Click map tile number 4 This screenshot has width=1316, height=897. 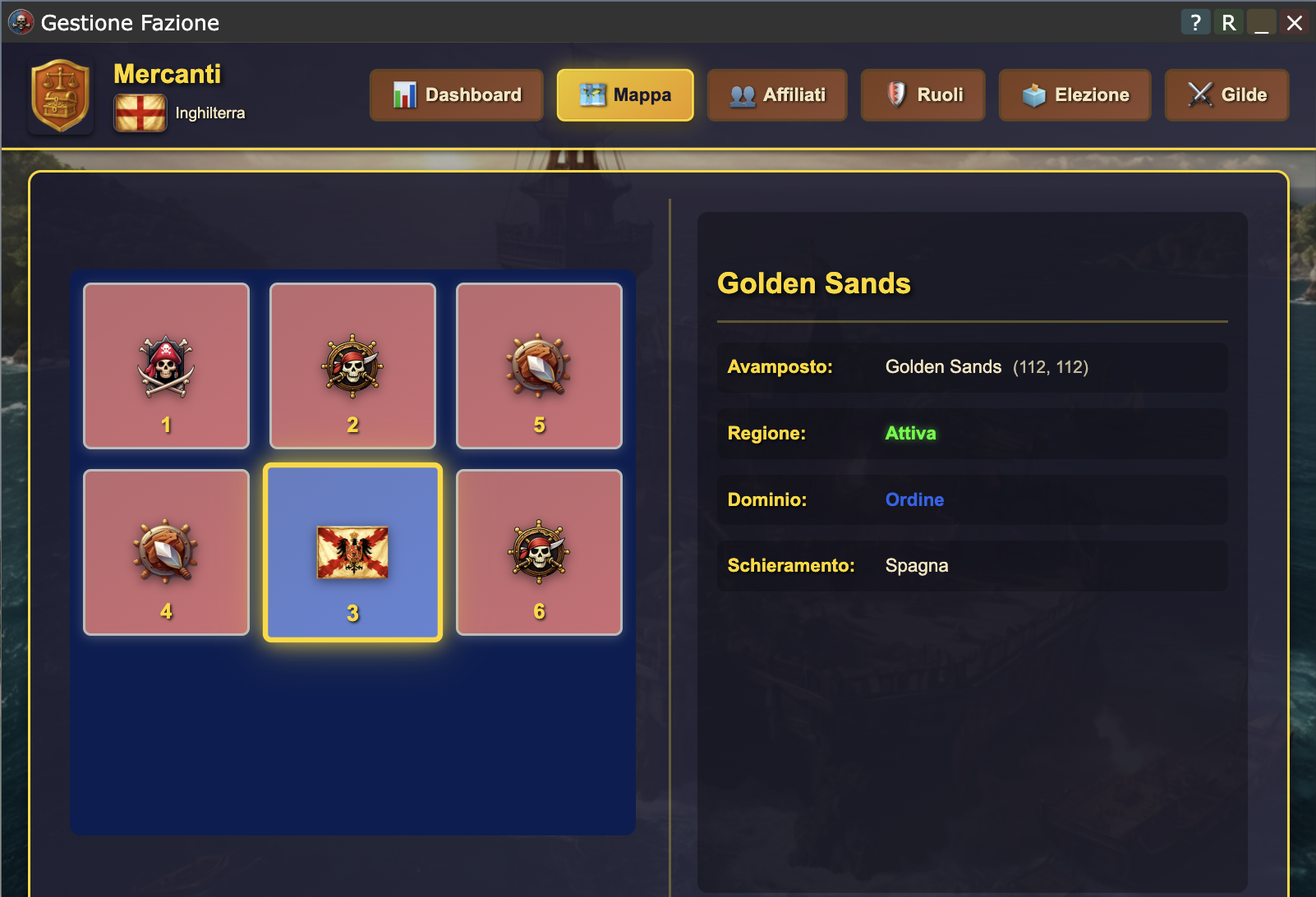166,553
